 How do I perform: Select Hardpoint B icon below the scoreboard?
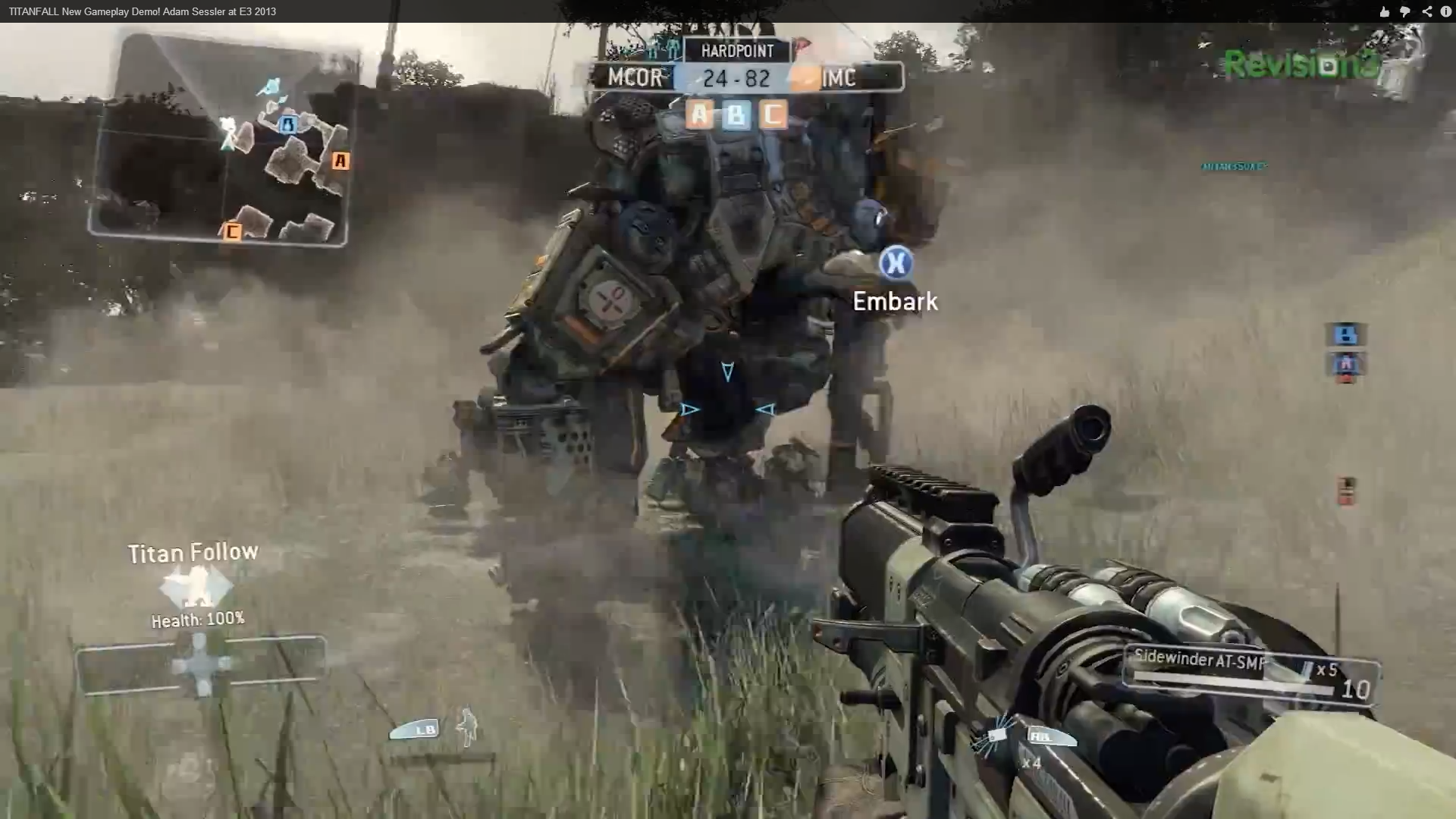click(x=736, y=115)
